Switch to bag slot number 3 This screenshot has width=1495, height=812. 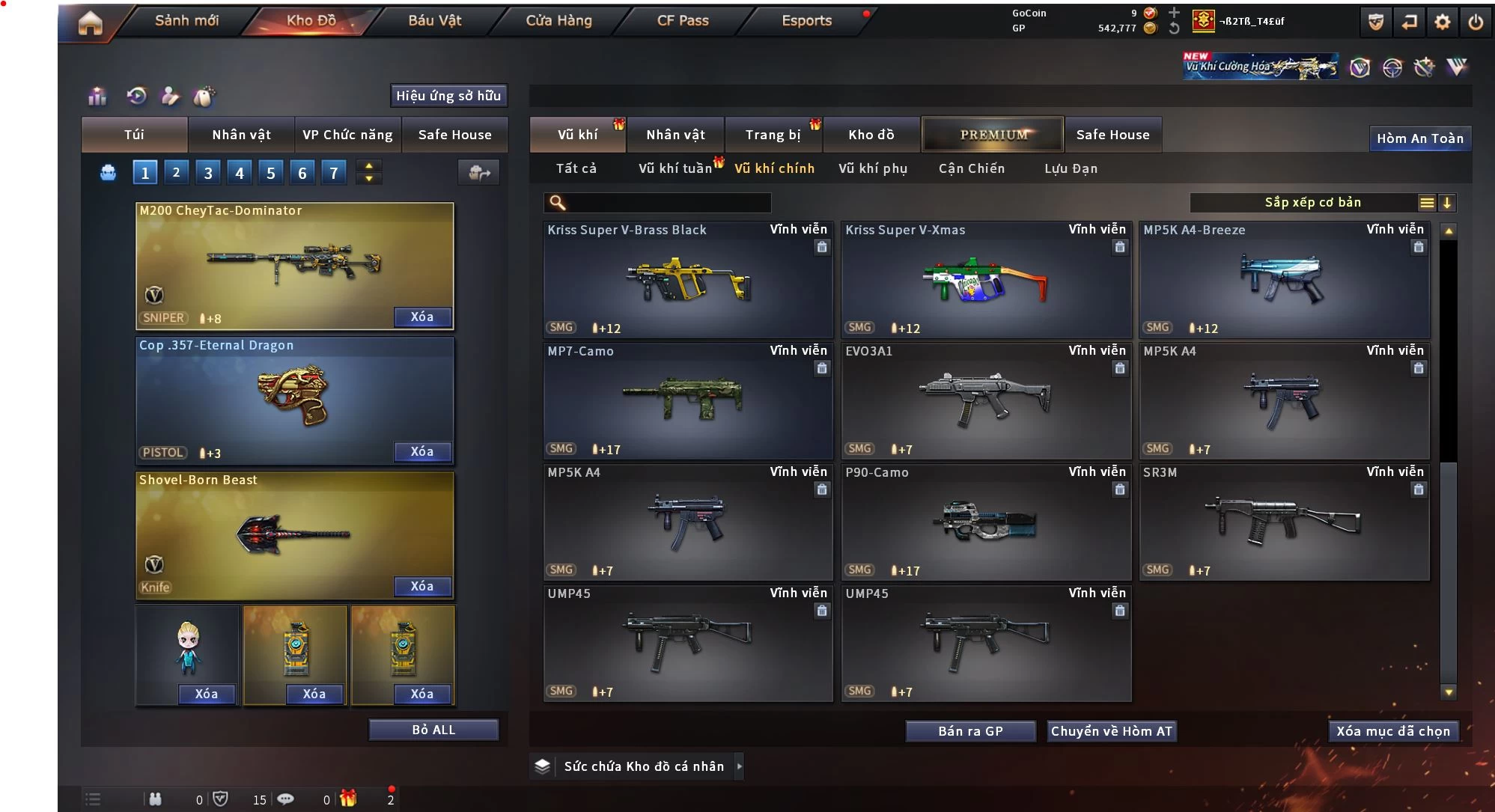click(x=208, y=173)
